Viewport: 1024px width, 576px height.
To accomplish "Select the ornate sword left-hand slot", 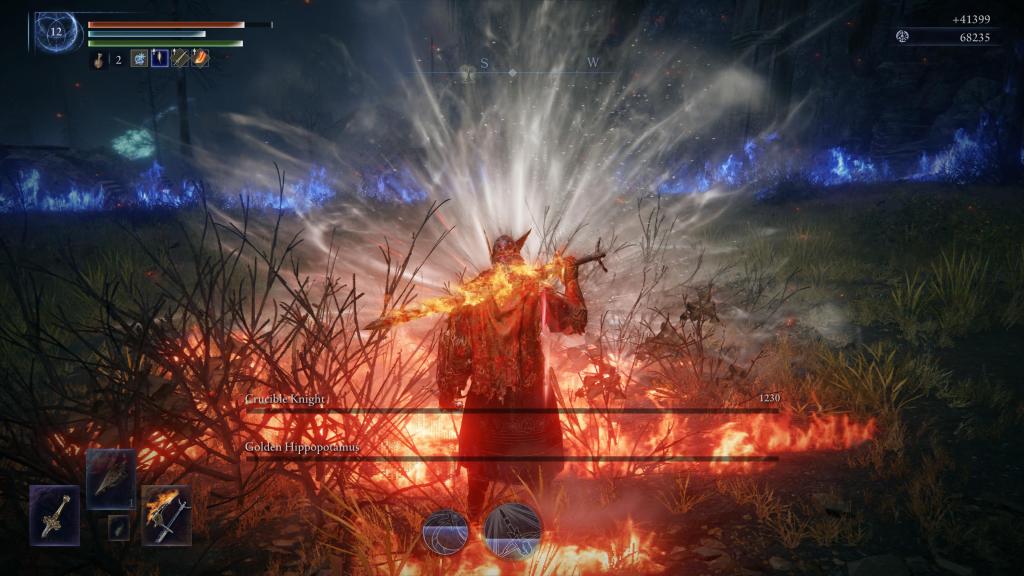I will pyautogui.click(x=54, y=515).
